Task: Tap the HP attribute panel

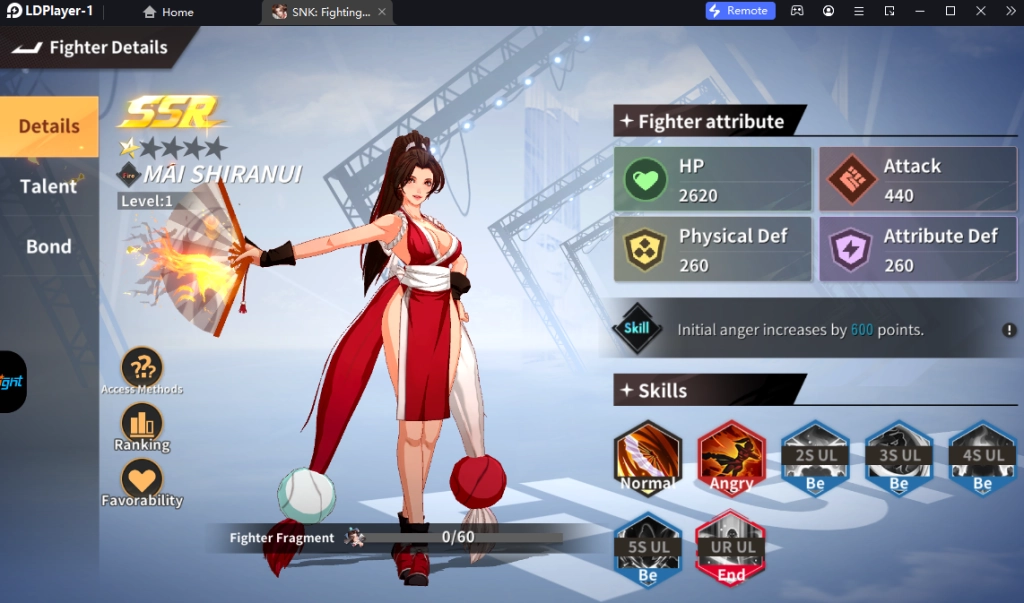Action: coord(713,180)
